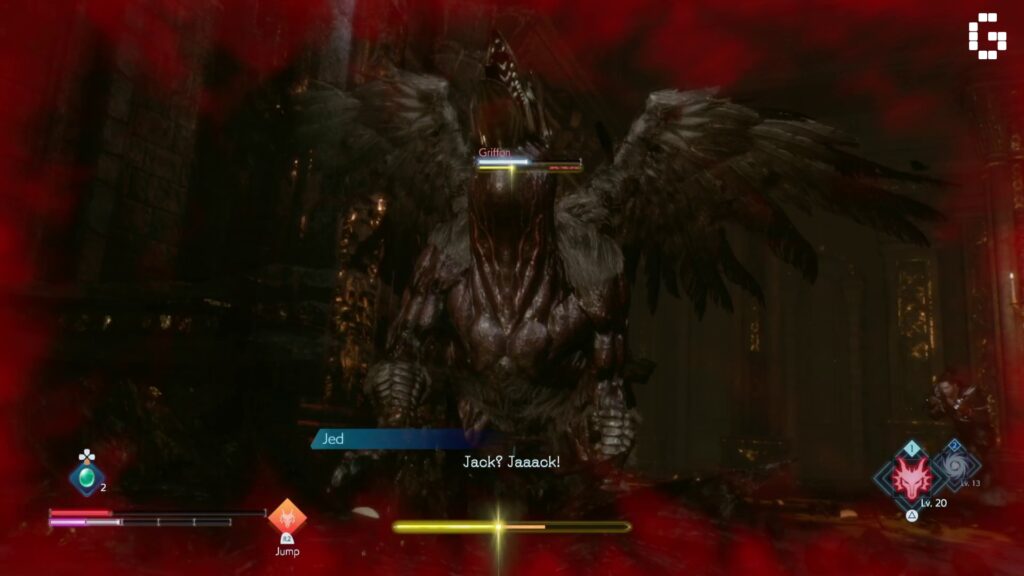Use the green potion orb item
Viewport: 1024px width, 576px height.
(x=87, y=478)
